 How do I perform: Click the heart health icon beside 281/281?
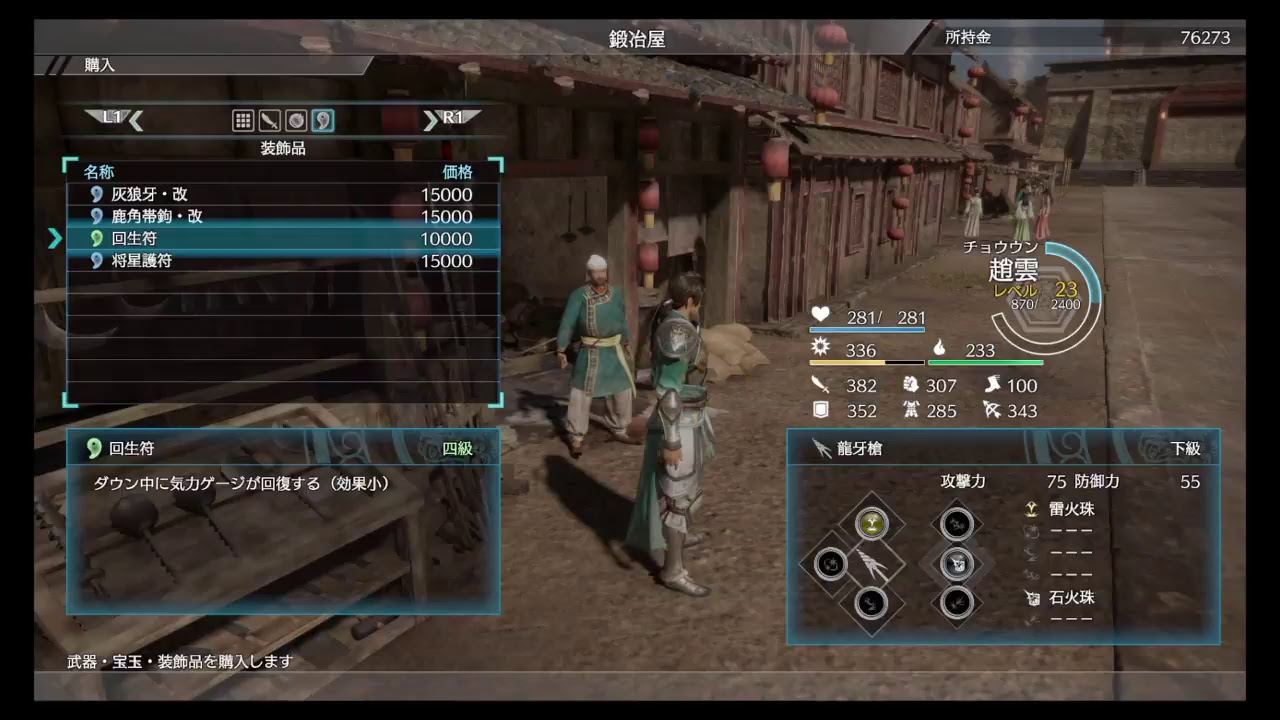pos(820,315)
